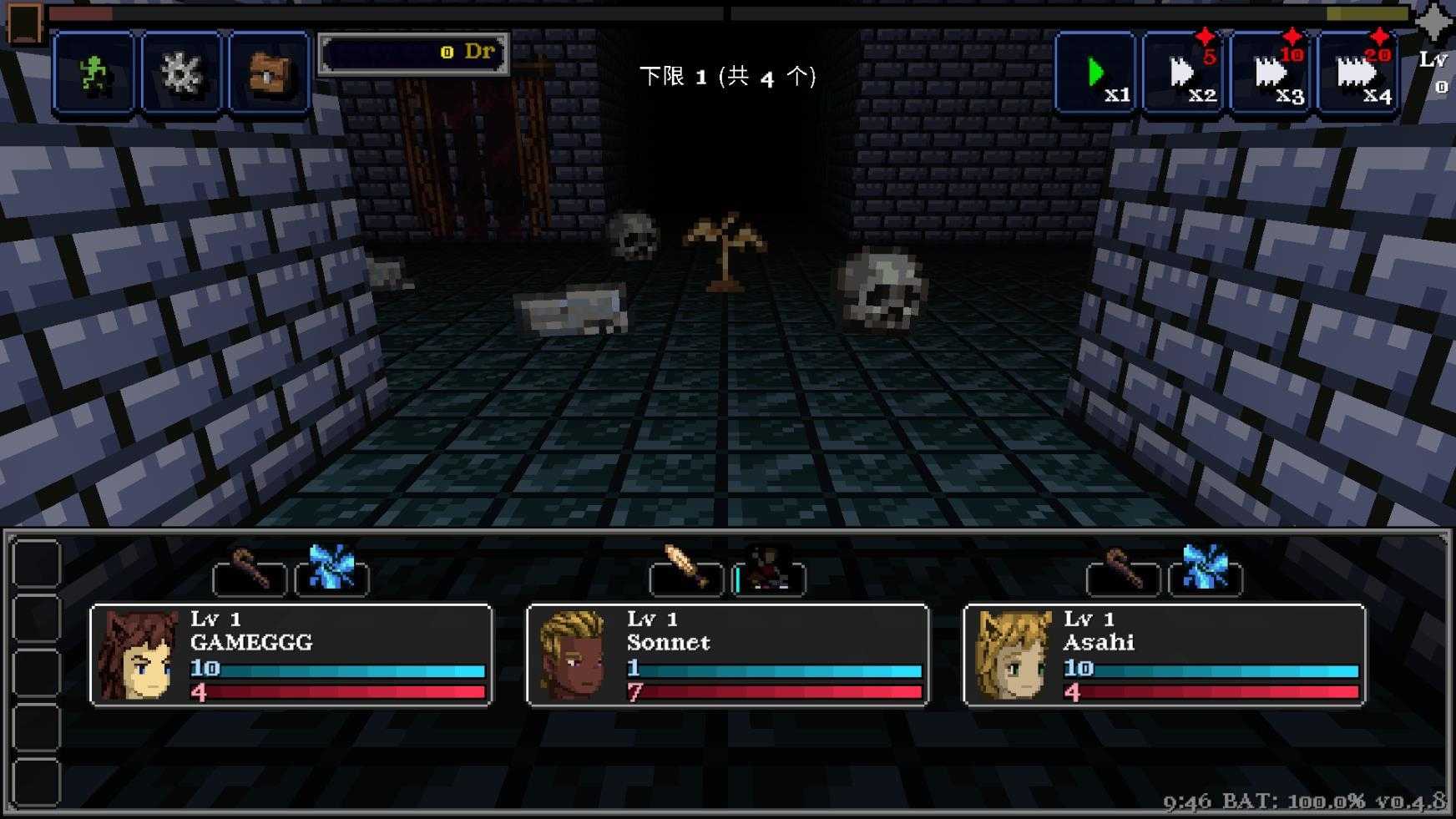
Task: Choose the x3 speed button
Action: (x=1271, y=73)
